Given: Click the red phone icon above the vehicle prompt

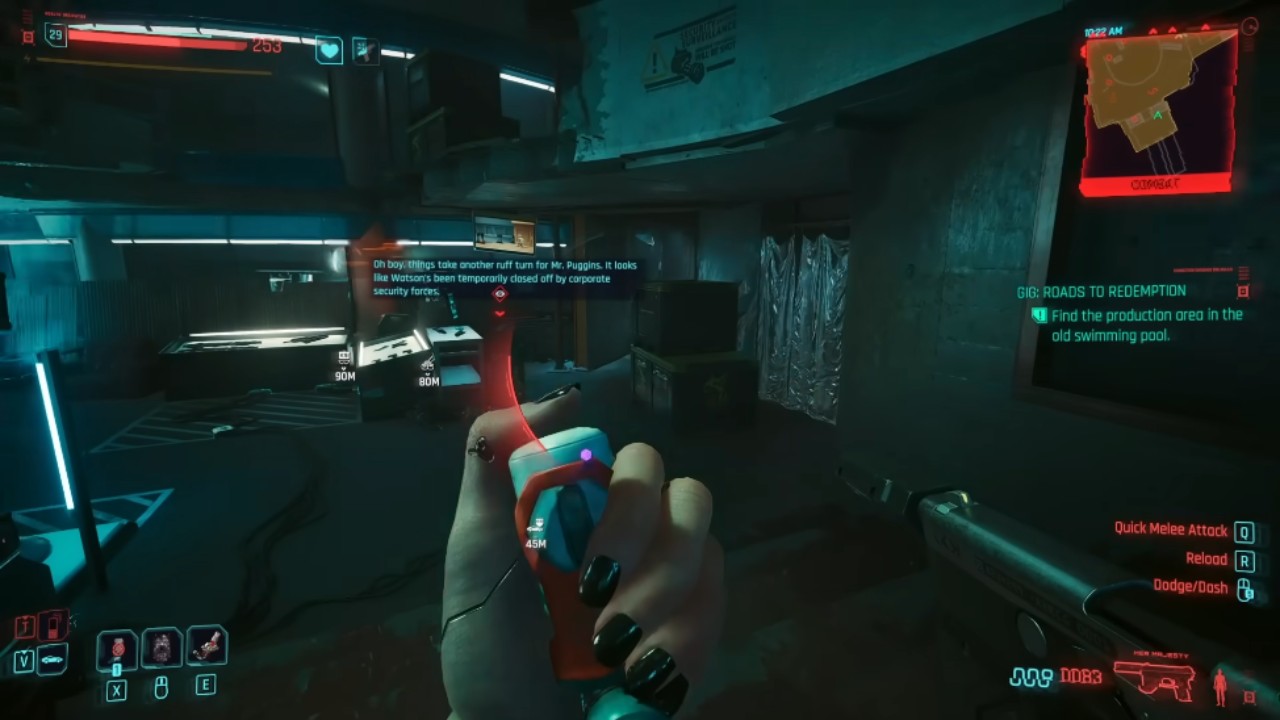Looking at the screenshot, I should 51,626.
